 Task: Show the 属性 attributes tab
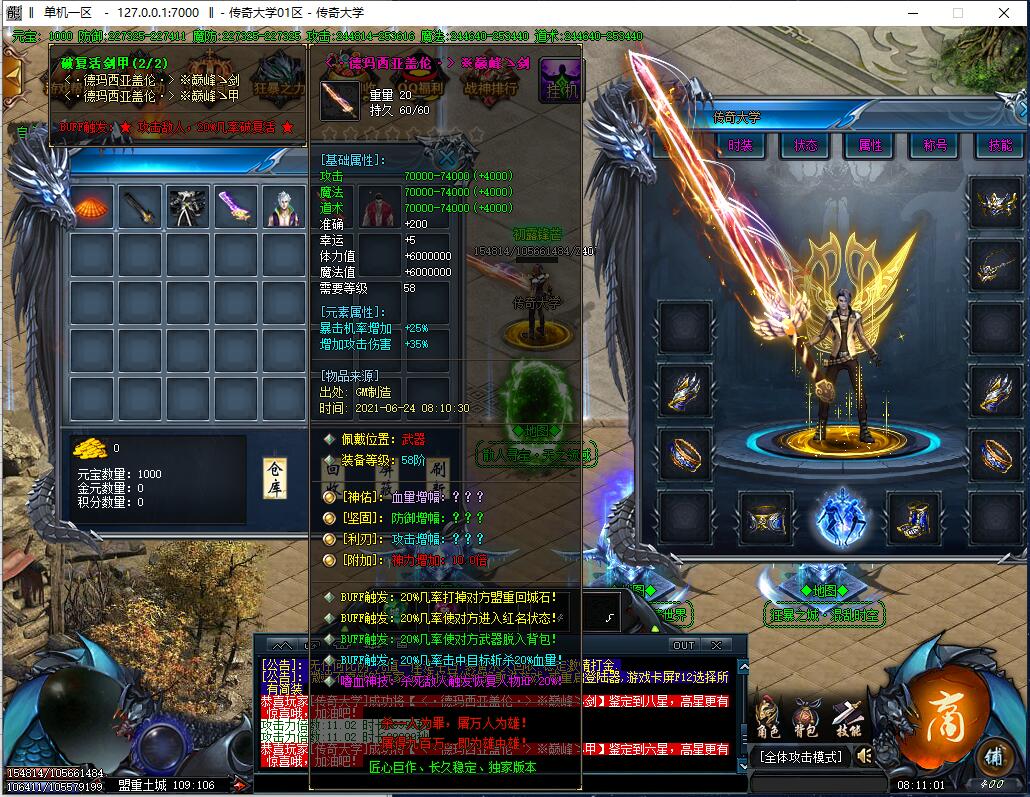[x=870, y=145]
